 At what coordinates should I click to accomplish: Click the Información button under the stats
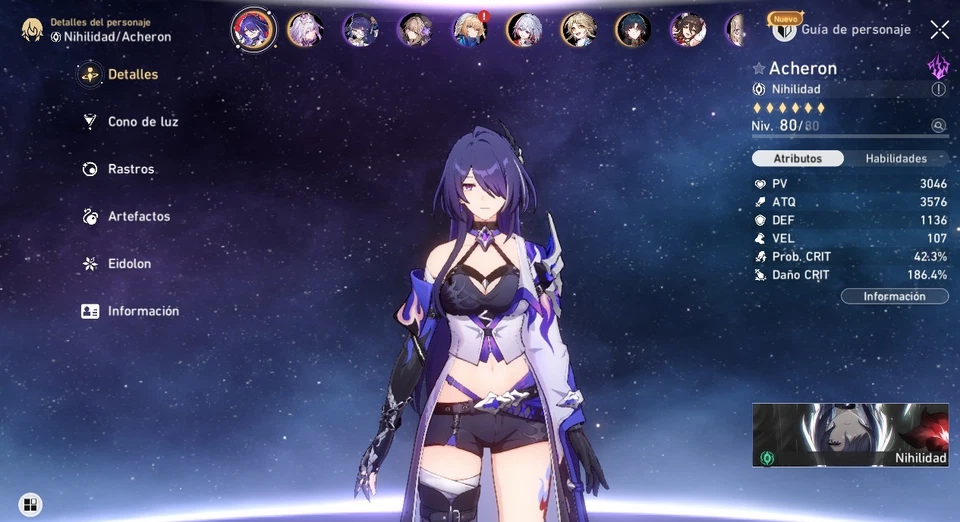coord(894,296)
